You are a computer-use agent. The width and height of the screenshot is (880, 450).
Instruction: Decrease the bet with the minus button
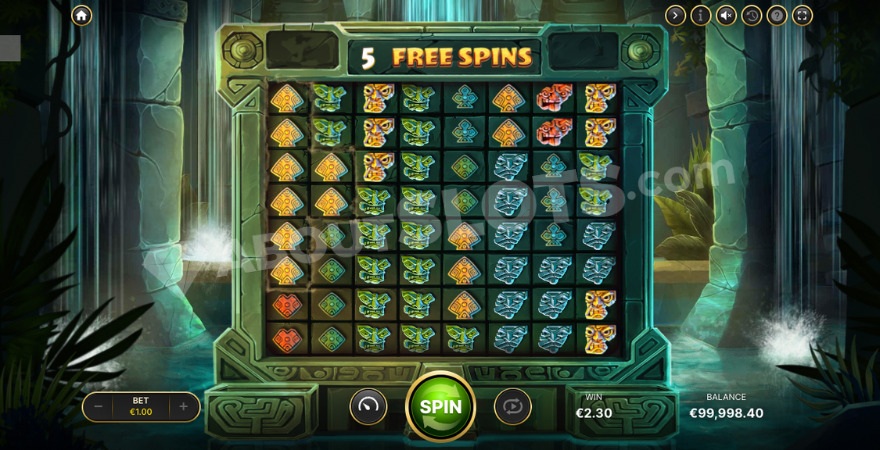98,406
